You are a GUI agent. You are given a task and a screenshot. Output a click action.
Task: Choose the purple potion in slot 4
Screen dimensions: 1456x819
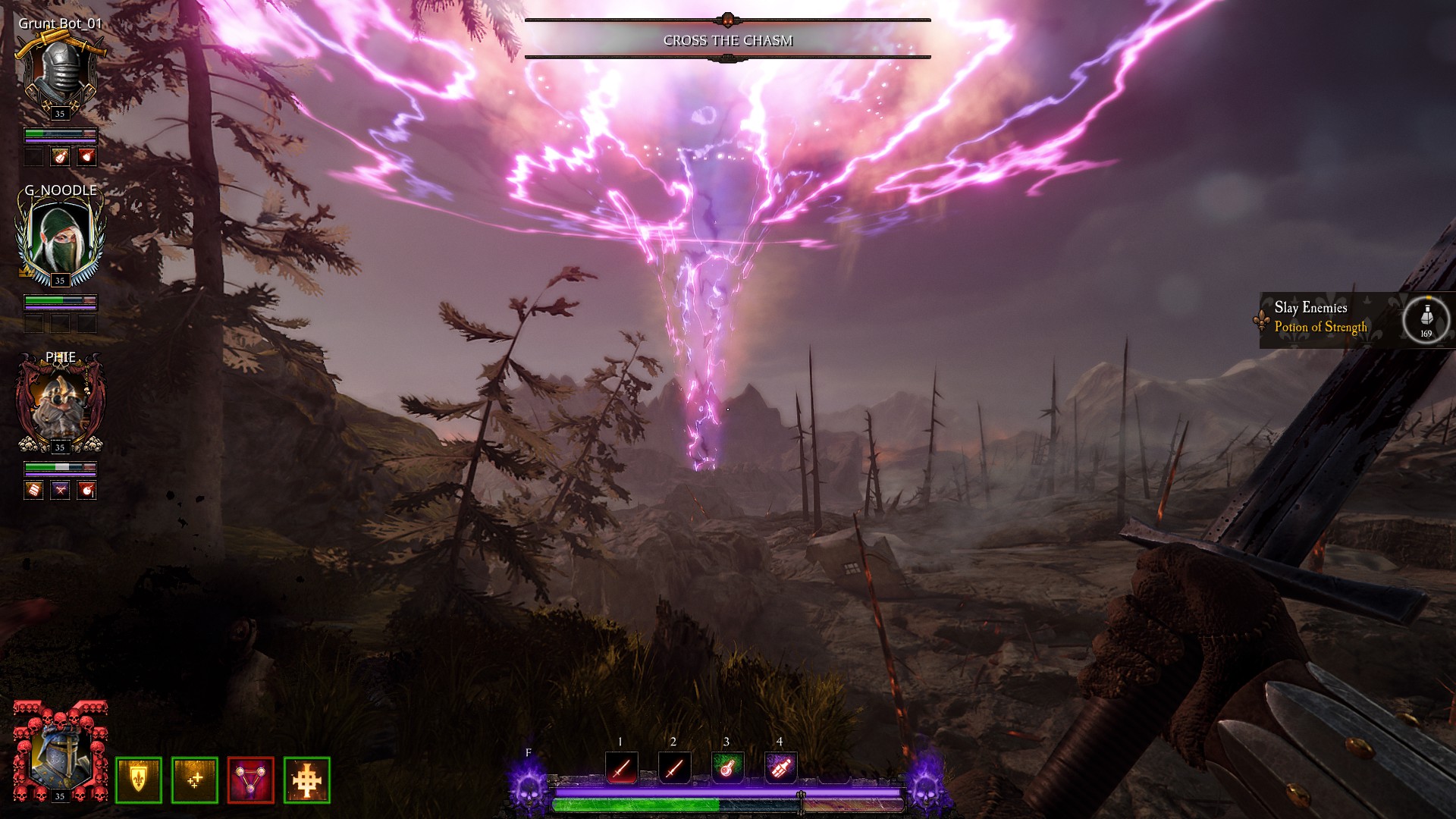[780, 767]
